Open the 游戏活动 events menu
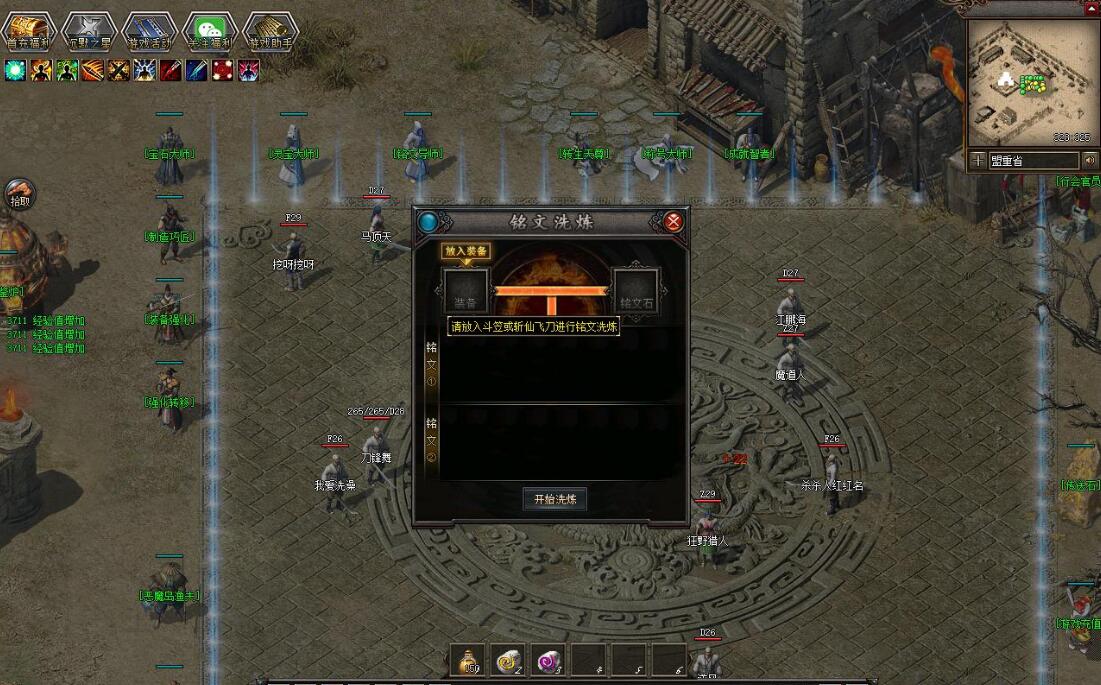1101x685 pixels. (149, 31)
